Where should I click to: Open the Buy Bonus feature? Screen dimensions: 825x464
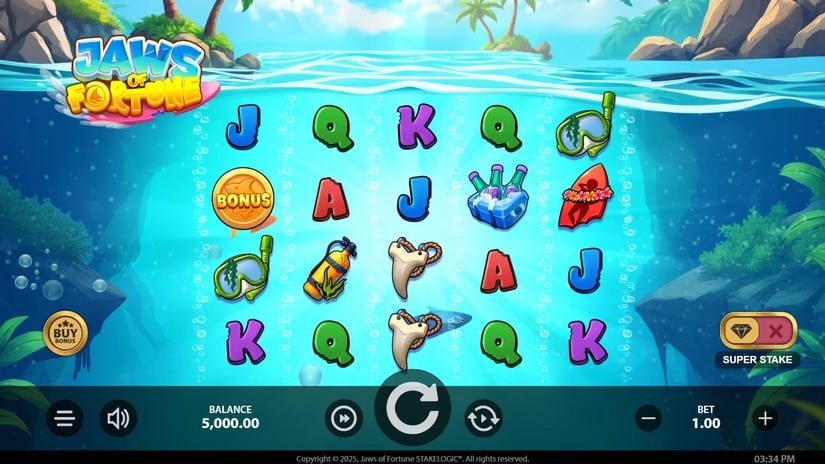(x=65, y=331)
